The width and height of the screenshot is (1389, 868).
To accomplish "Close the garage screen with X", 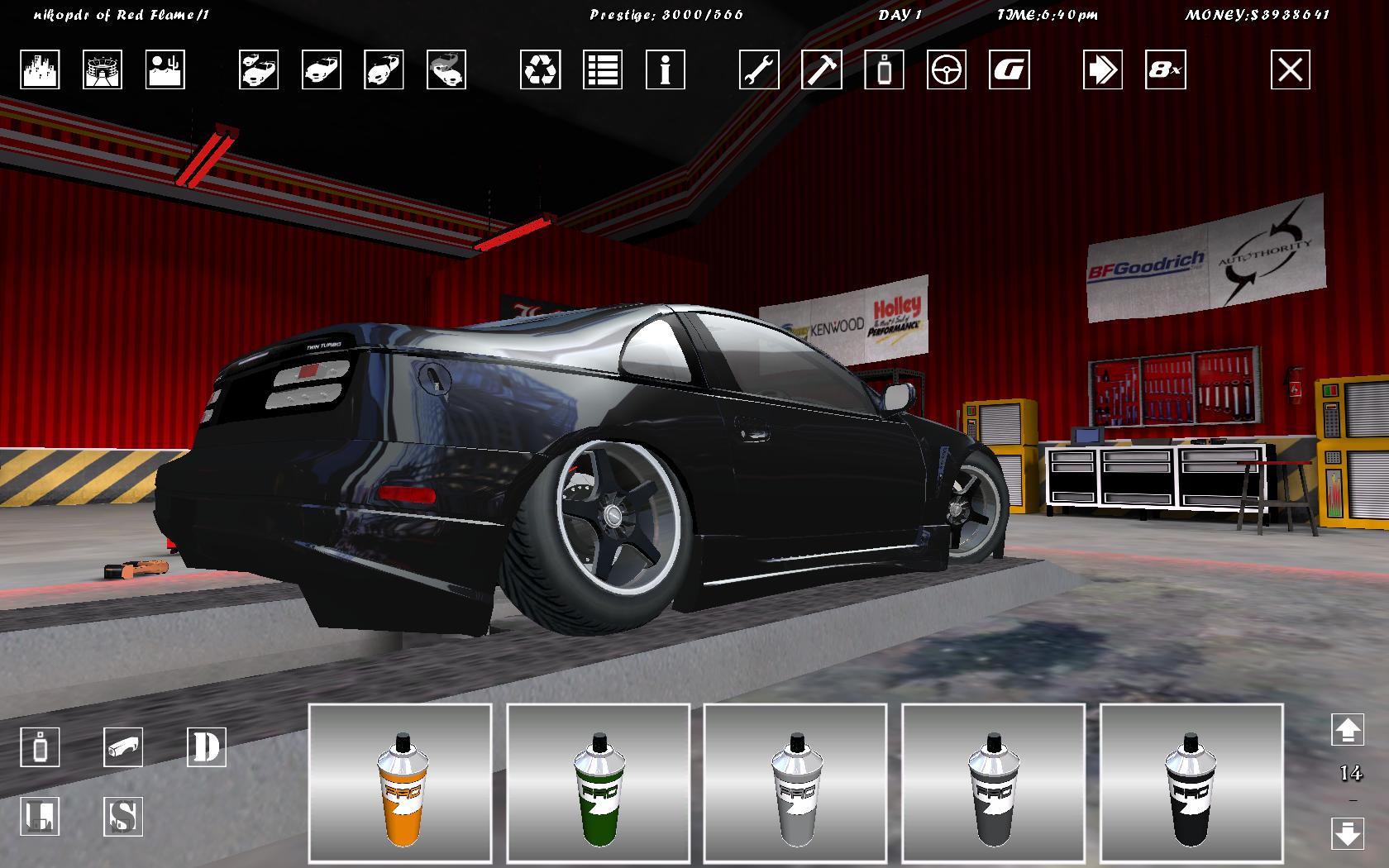I will click(x=1291, y=69).
